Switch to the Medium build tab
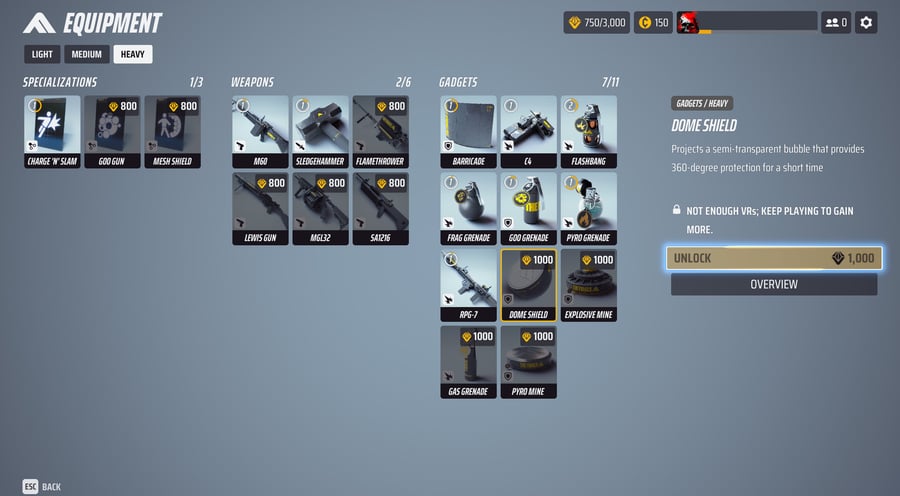This screenshot has height=496, width=900. pos(85,54)
